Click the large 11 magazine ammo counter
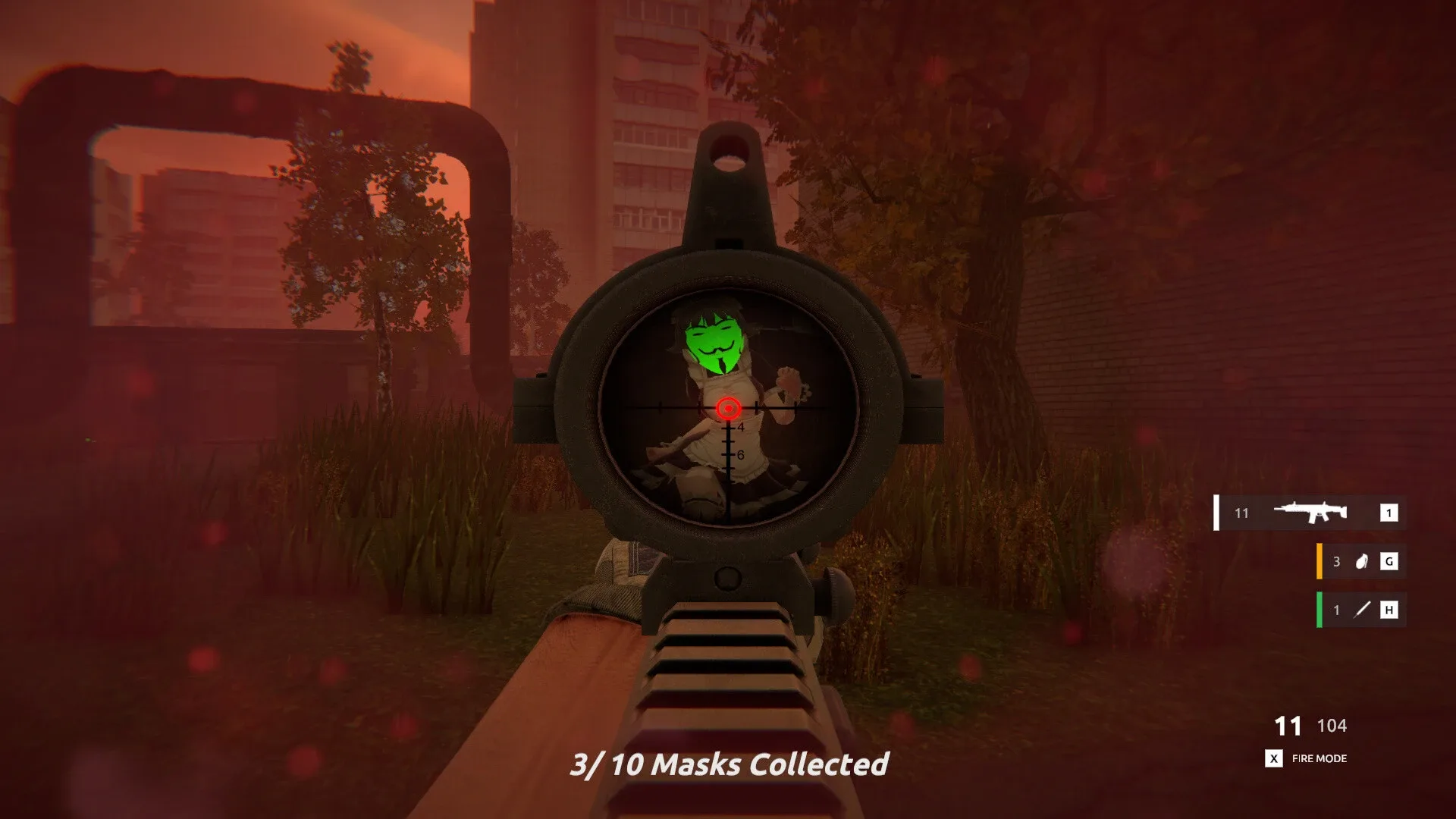The width and height of the screenshot is (1456, 819). pyautogui.click(x=1289, y=726)
